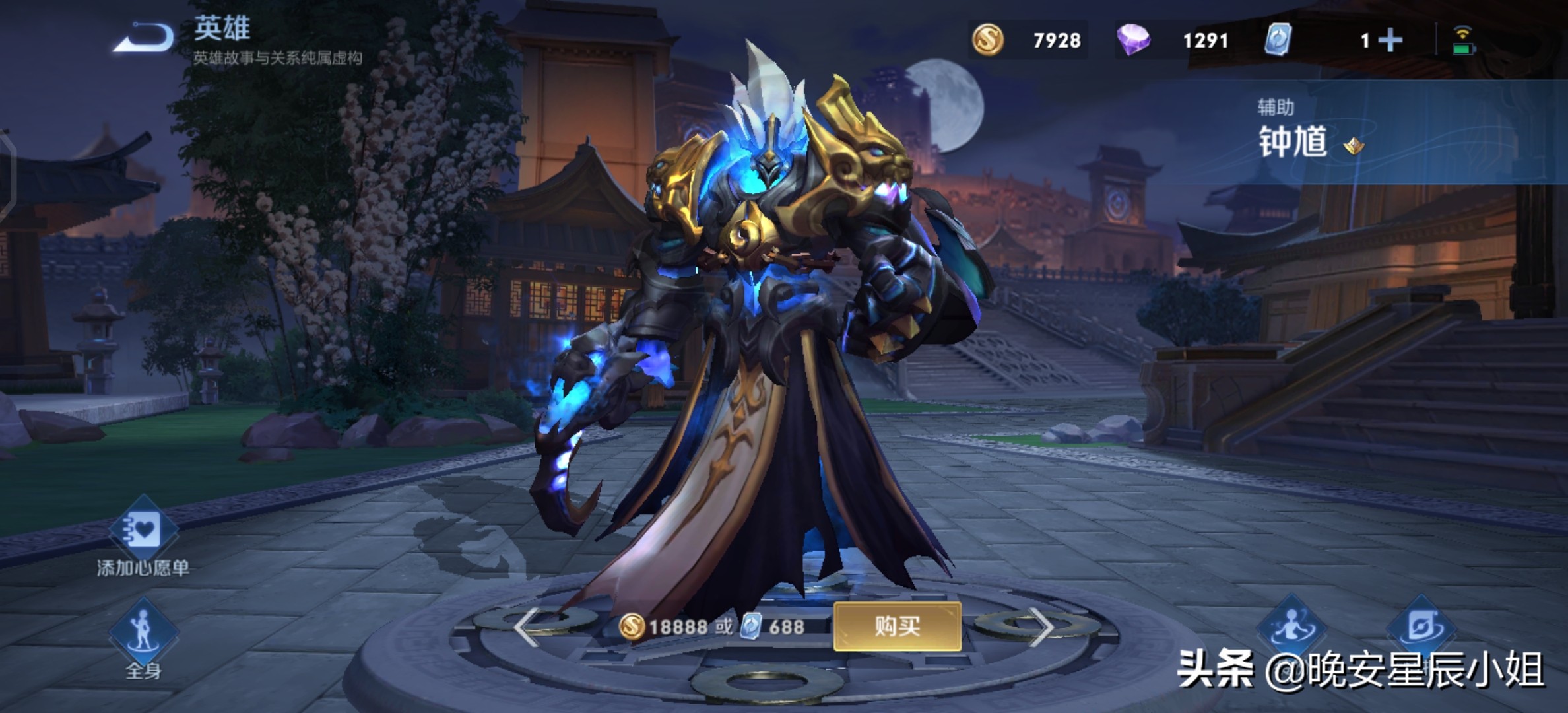Buy the hero with the 购买 button
The width and height of the screenshot is (1568, 713).
(x=897, y=626)
